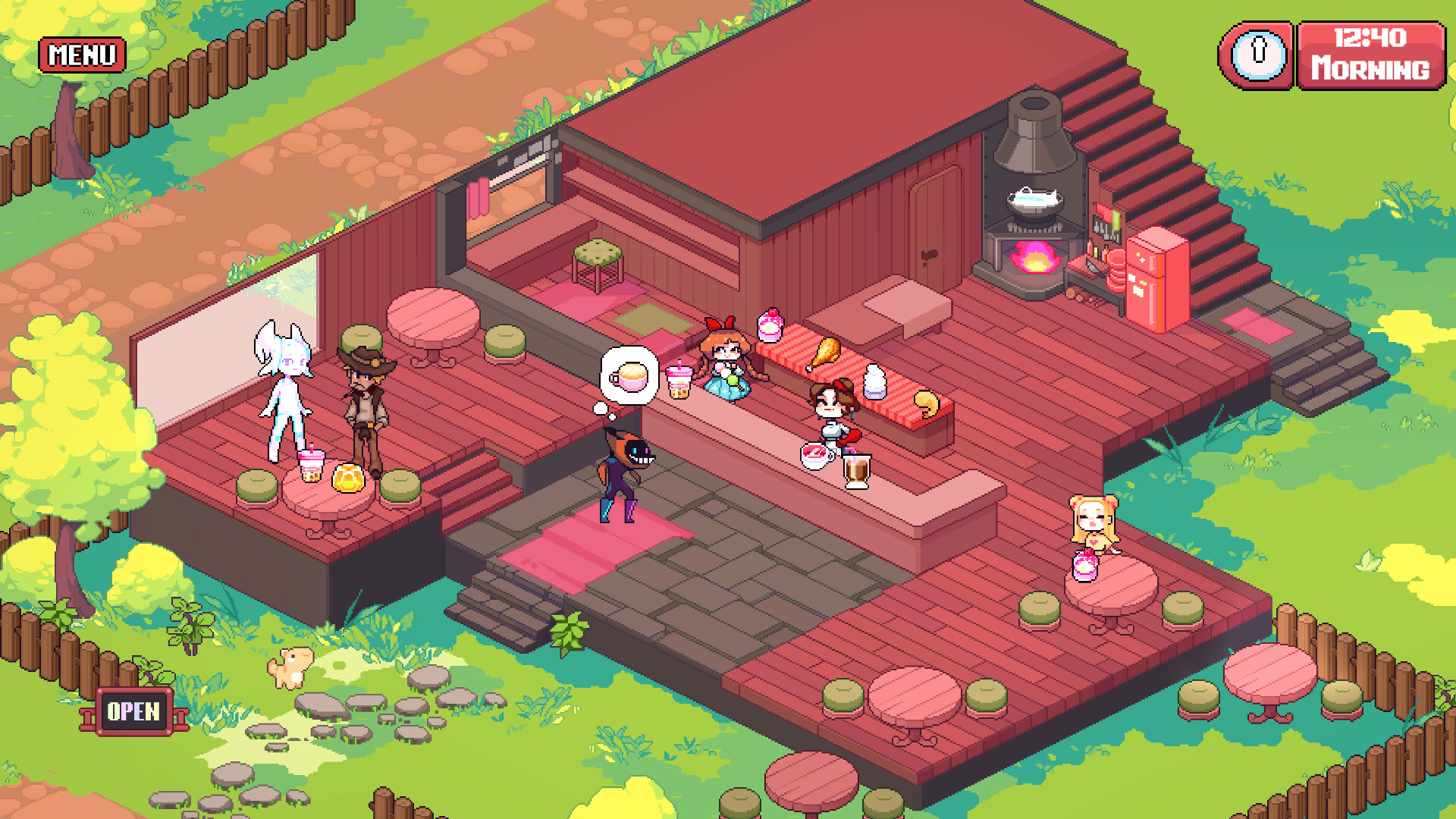Click the small orange cat in the yard
1456x819 pixels.
click(x=291, y=667)
